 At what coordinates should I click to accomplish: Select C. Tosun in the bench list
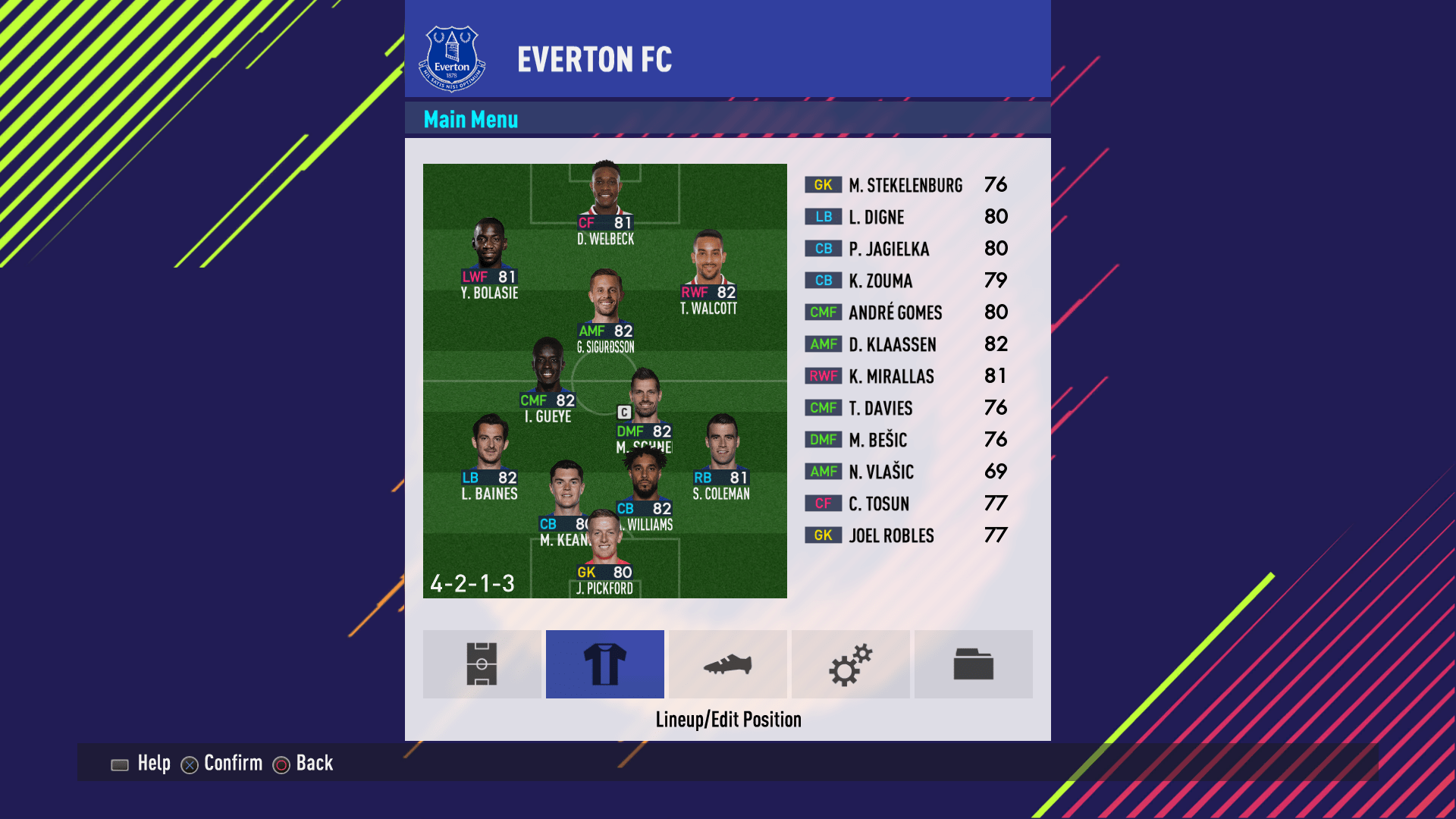pyautogui.click(x=906, y=504)
